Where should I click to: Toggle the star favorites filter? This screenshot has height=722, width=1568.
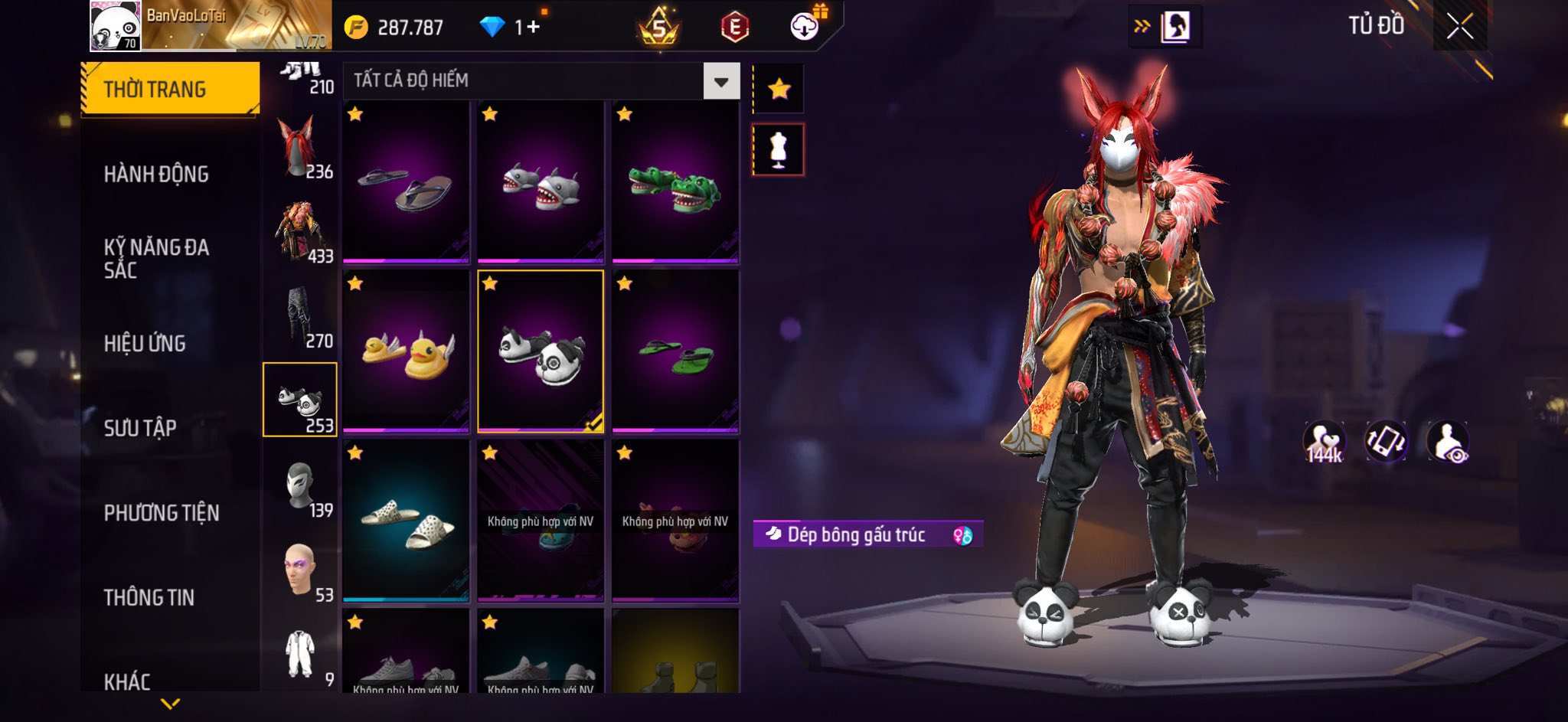click(x=779, y=90)
